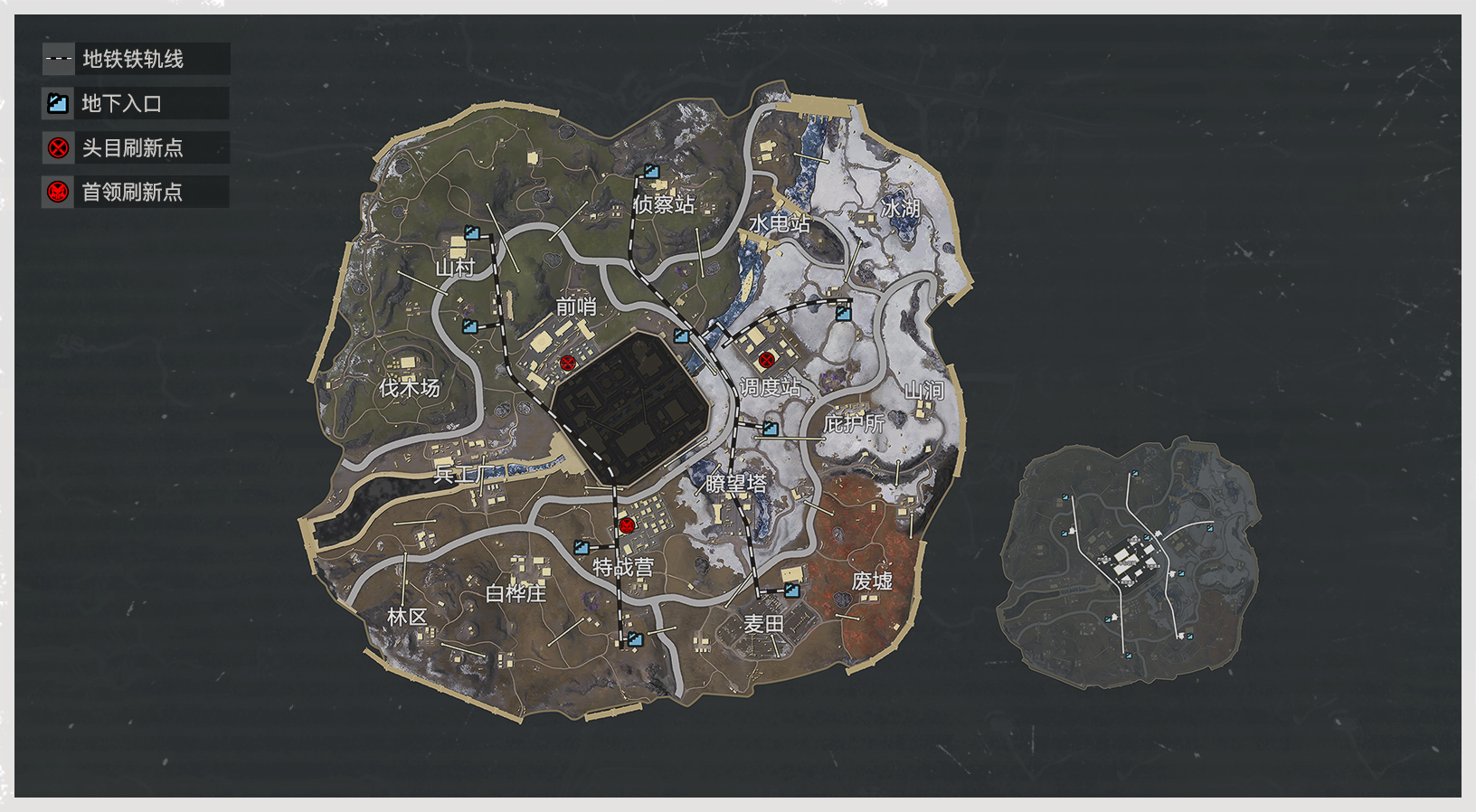Click the red spawn marker at 调度站
Image resolution: width=1476 pixels, height=812 pixels.
pyautogui.click(x=767, y=360)
